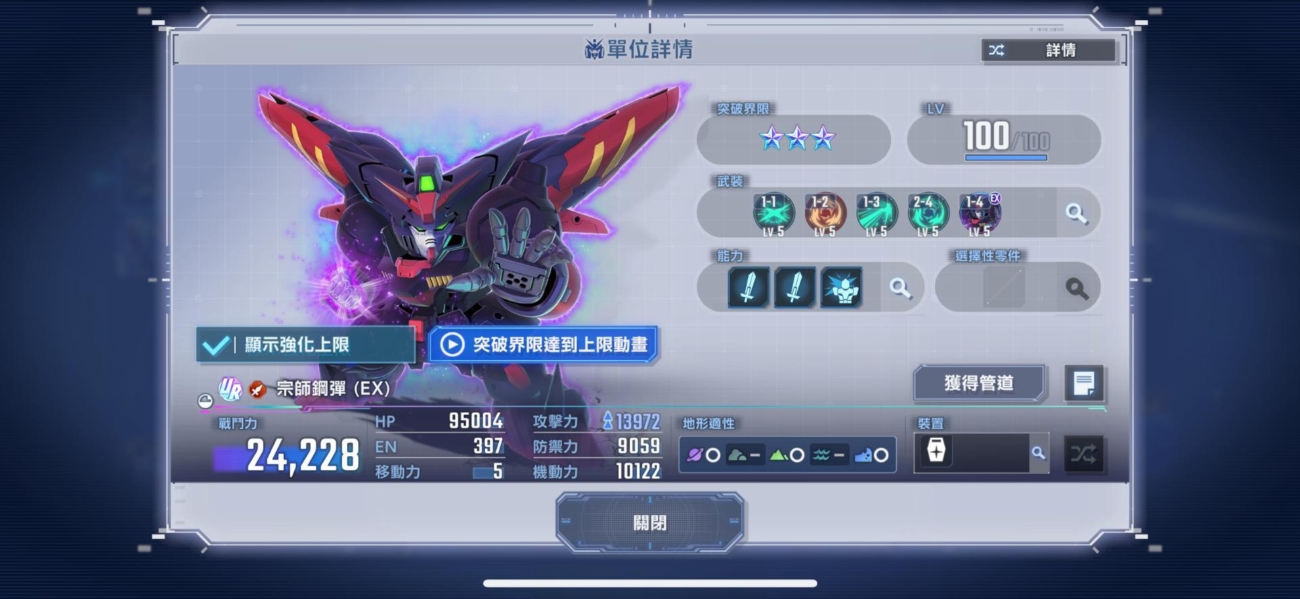Select the 1-1 green cross weapon icon
This screenshot has height=599, width=1300.
pyautogui.click(x=773, y=213)
